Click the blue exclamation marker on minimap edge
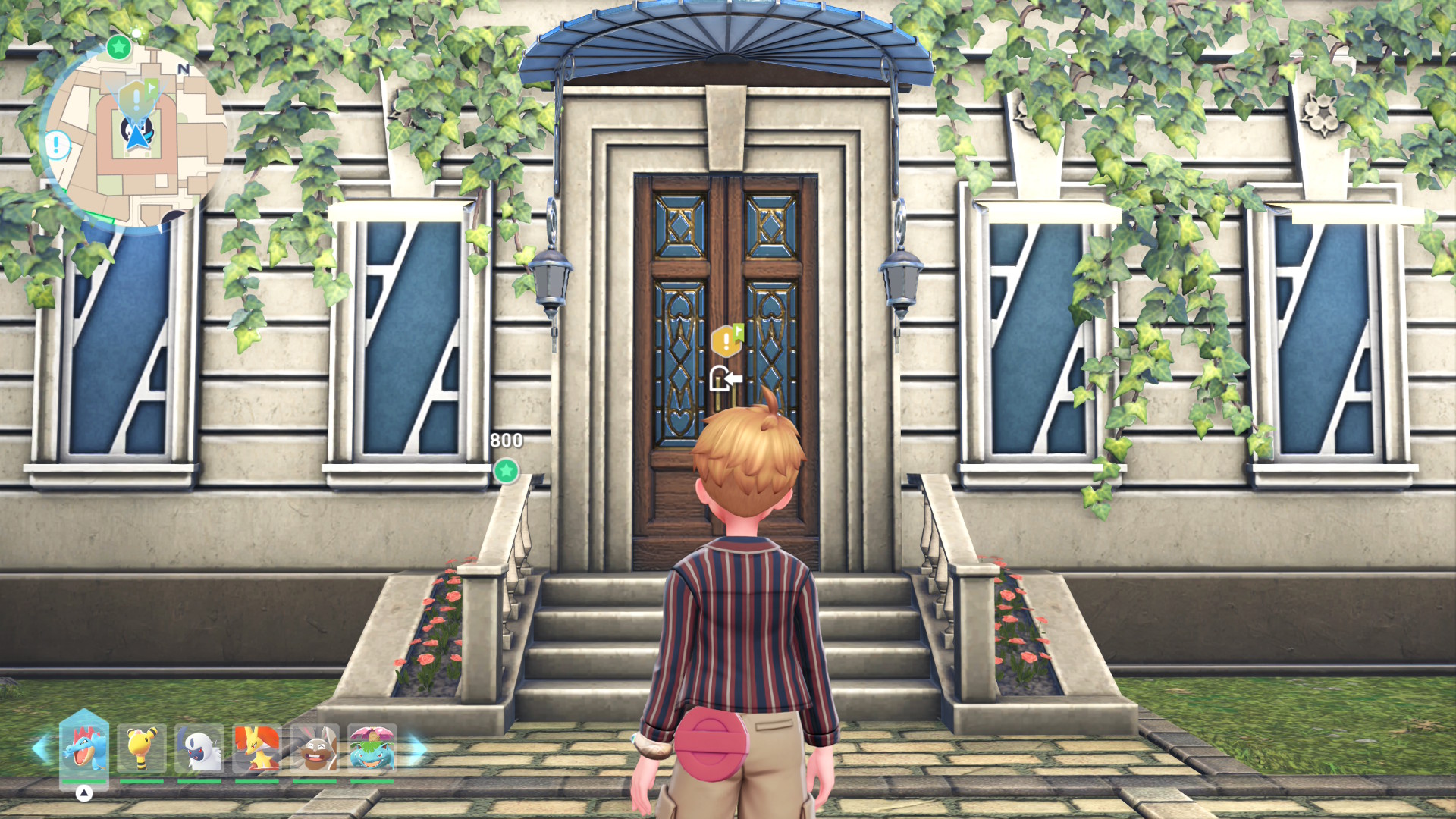 coord(57,144)
